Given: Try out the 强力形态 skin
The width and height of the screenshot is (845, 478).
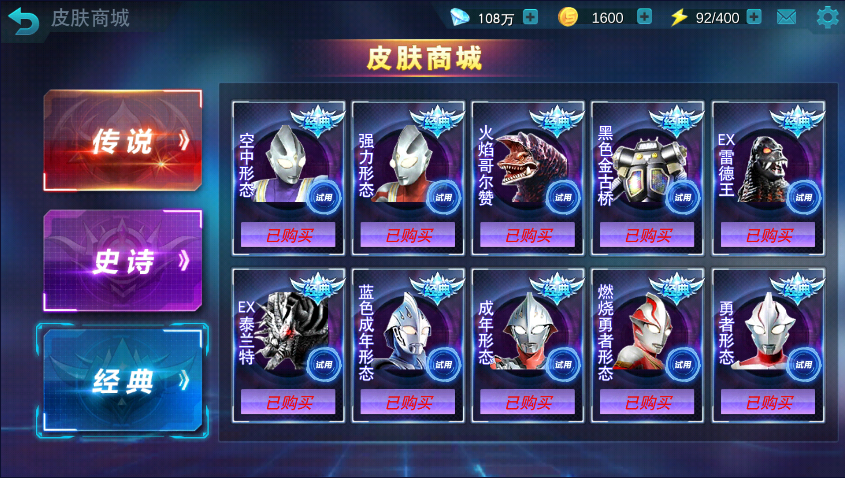Looking at the screenshot, I should pos(443,197).
